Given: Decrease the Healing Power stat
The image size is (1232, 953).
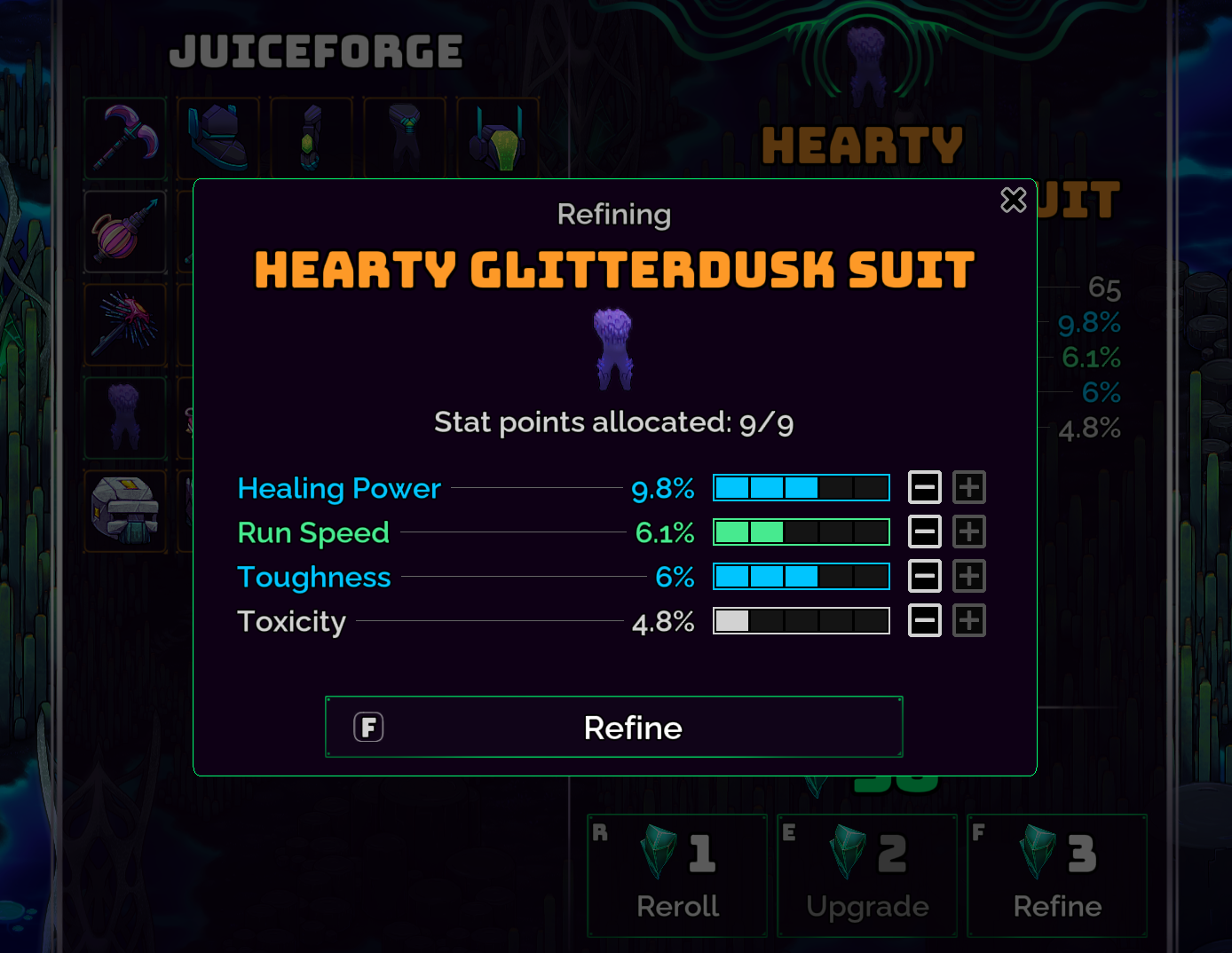Looking at the screenshot, I should point(925,487).
